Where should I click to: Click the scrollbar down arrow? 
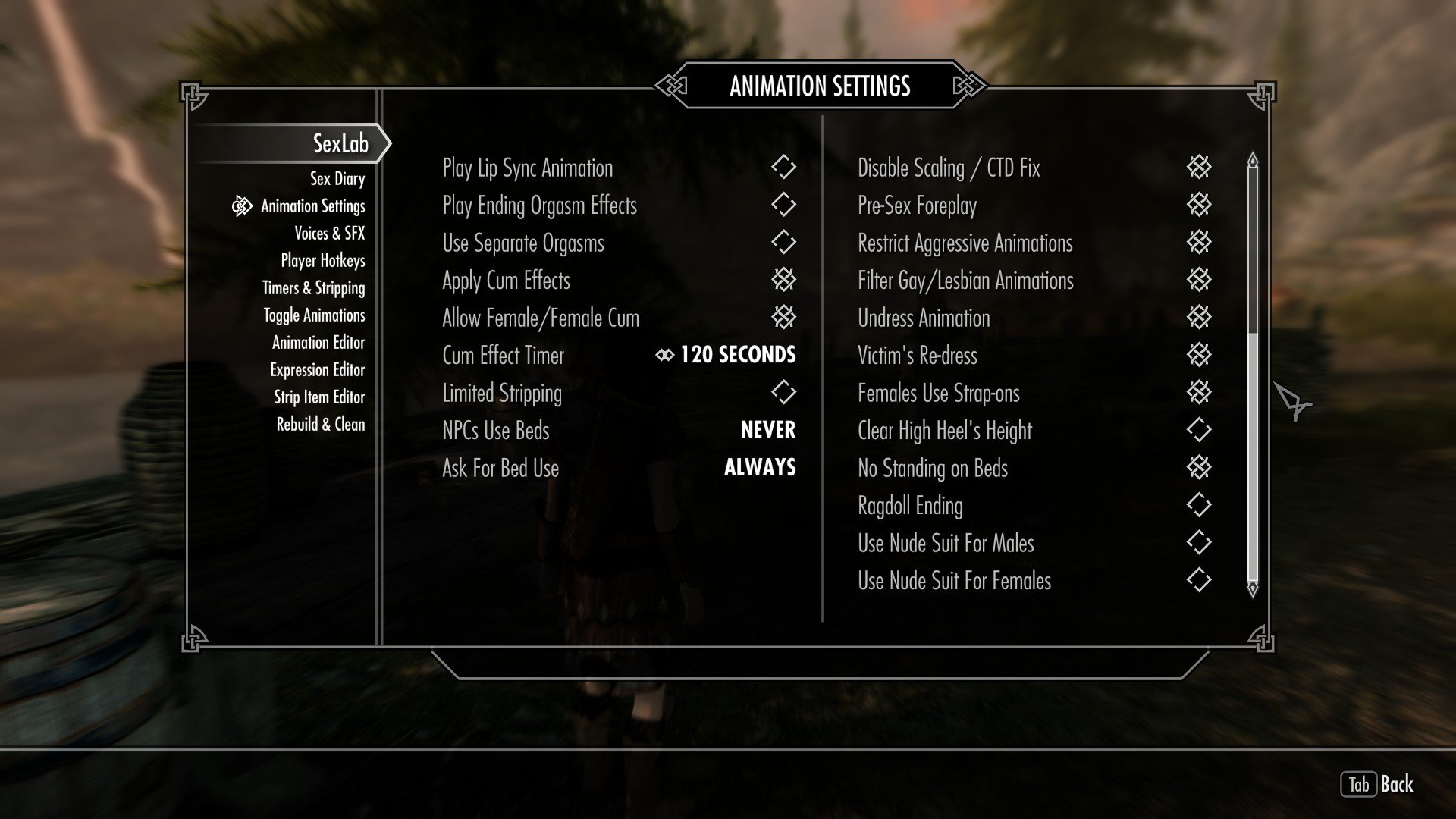point(1252,588)
